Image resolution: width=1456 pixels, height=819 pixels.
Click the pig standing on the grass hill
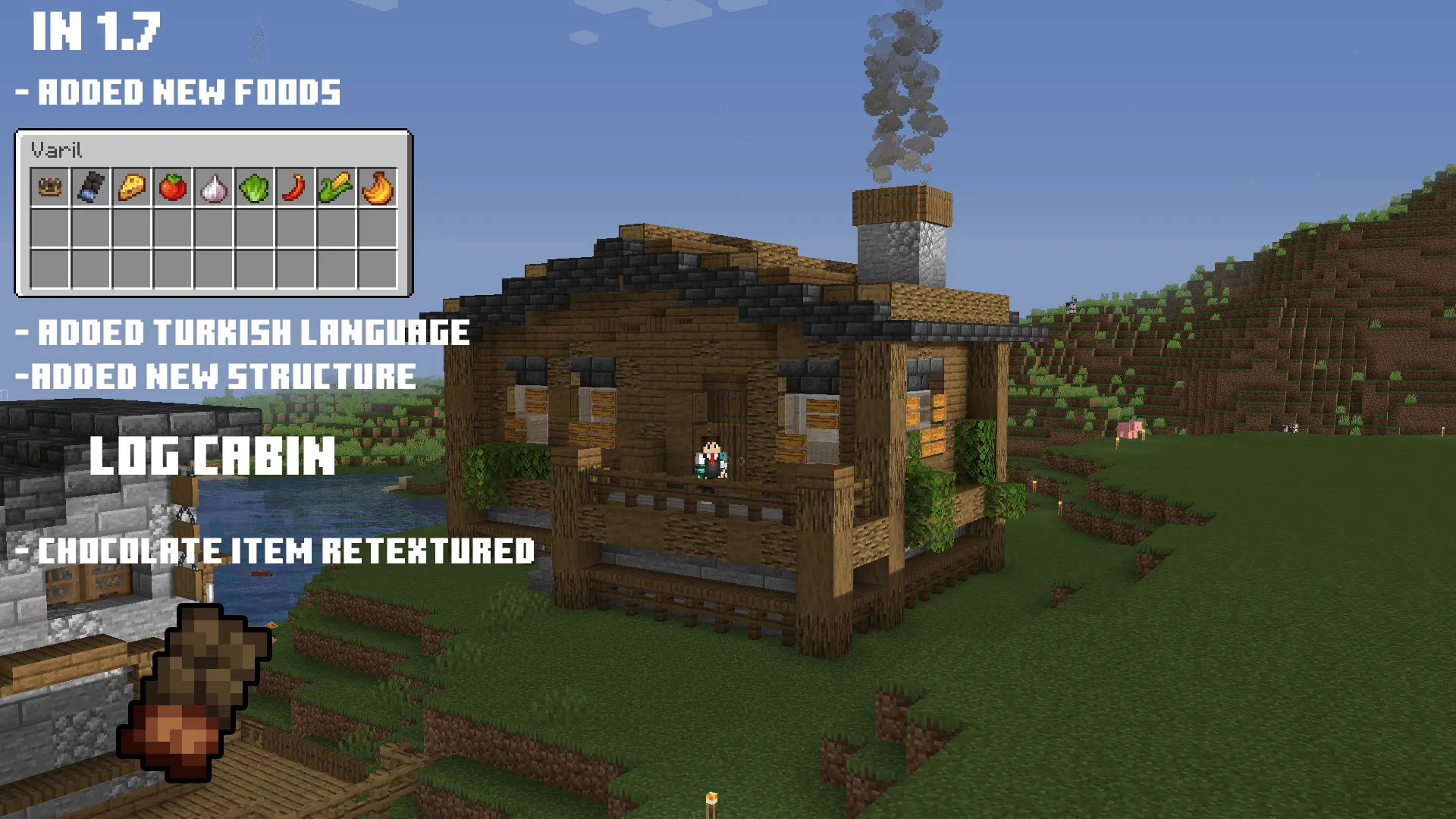click(1130, 430)
